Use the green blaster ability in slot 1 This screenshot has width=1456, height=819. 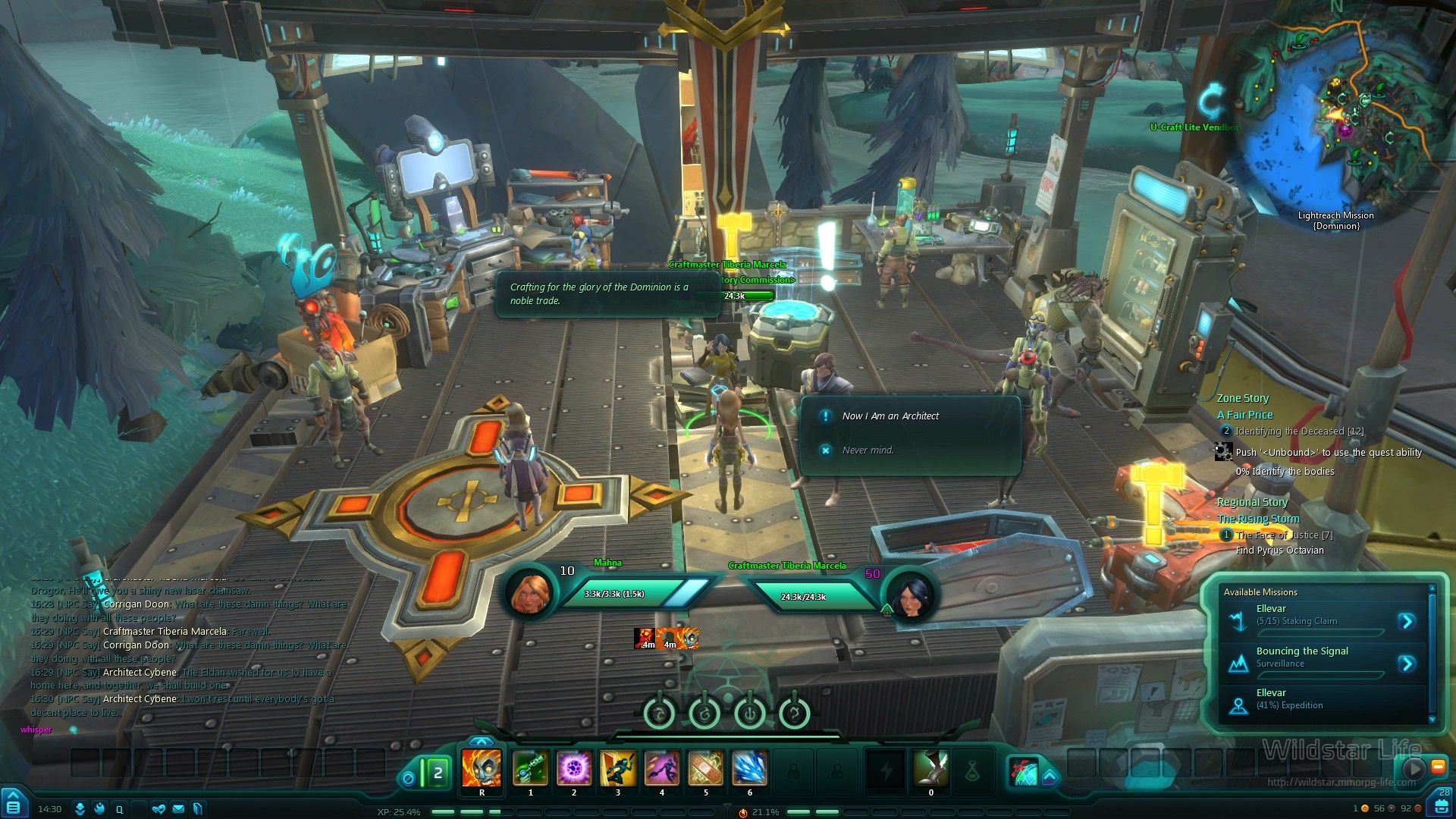tap(530, 768)
